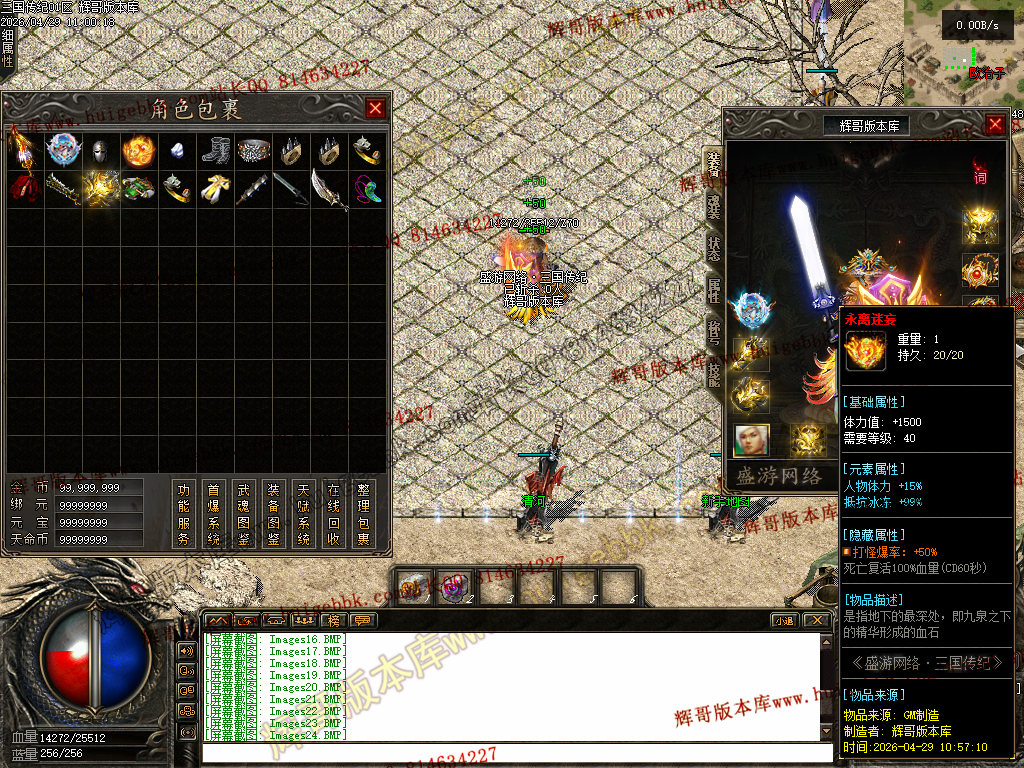Select the large curved blade in the bag
This screenshot has width=1024, height=768.
[329, 188]
